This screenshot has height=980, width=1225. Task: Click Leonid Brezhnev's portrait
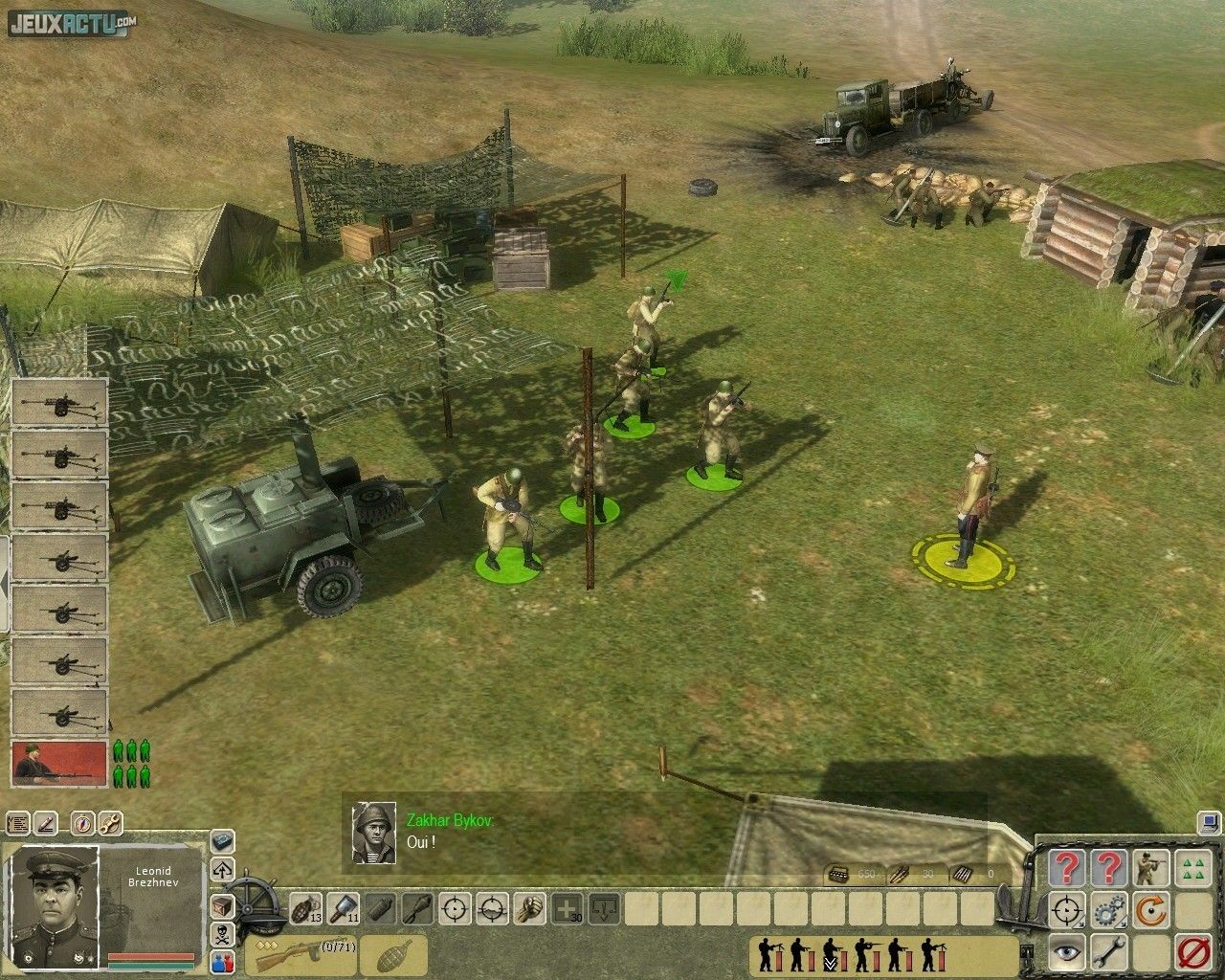pyautogui.click(x=54, y=903)
